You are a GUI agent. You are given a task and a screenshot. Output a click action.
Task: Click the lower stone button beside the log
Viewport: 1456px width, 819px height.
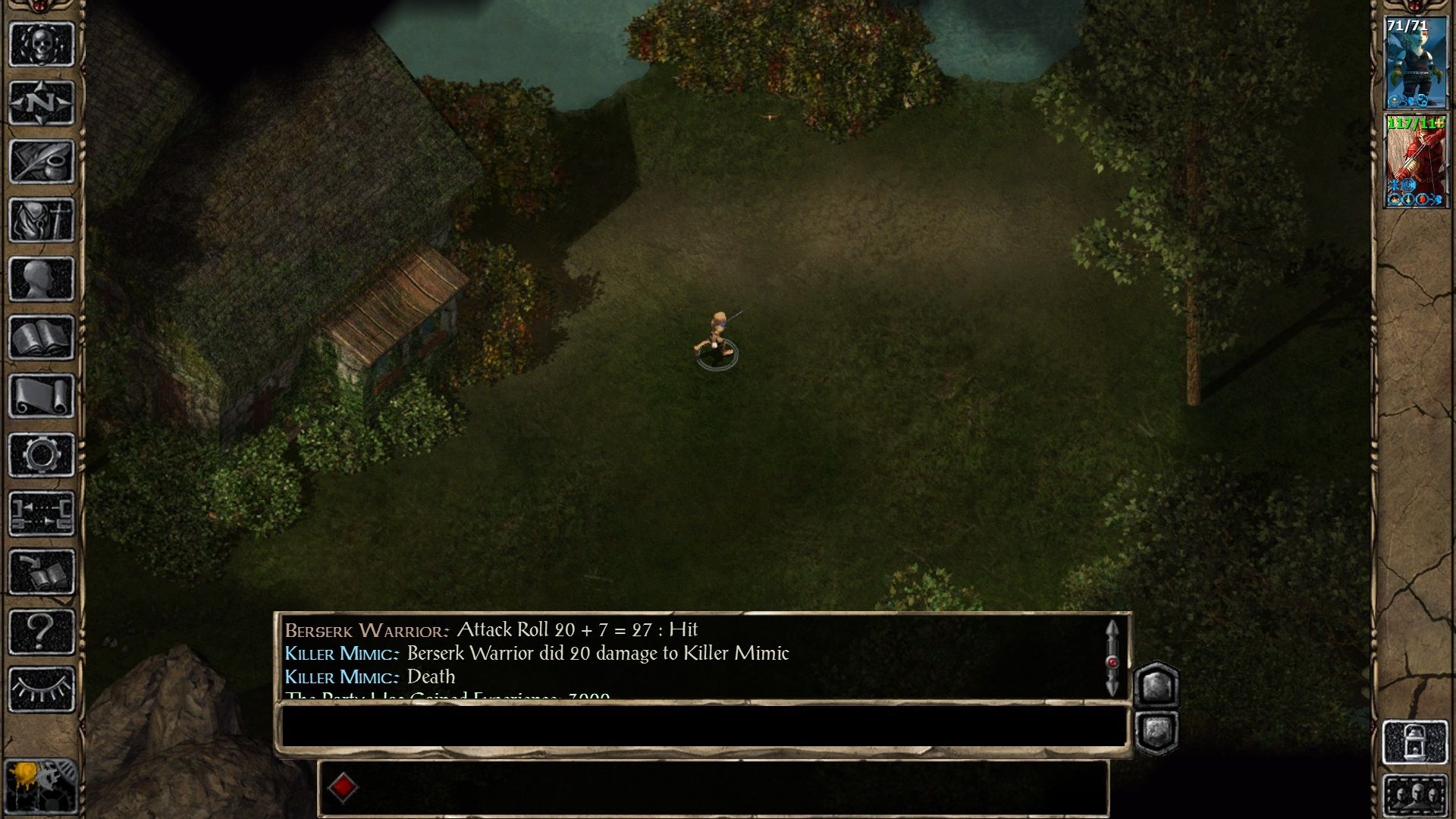click(1156, 731)
